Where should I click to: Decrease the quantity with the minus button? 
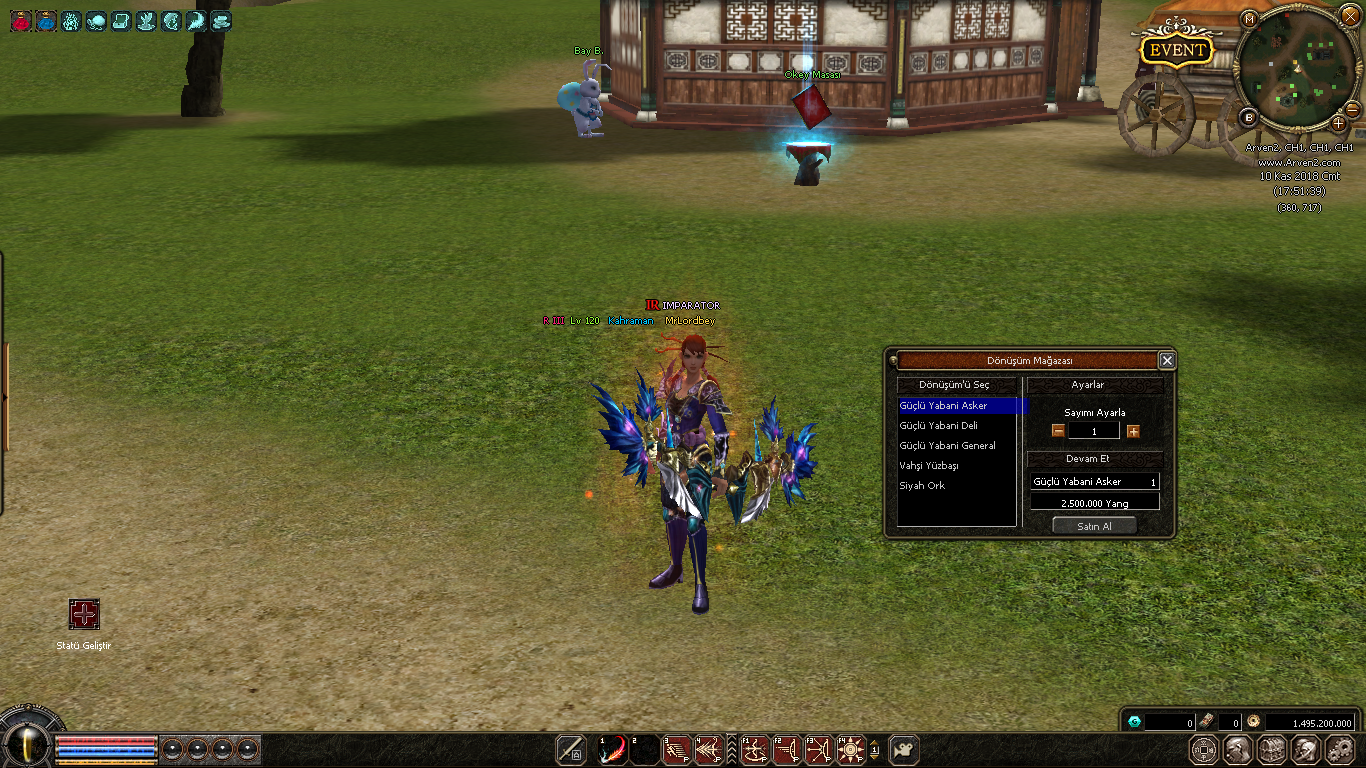[x=1058, y=432]
